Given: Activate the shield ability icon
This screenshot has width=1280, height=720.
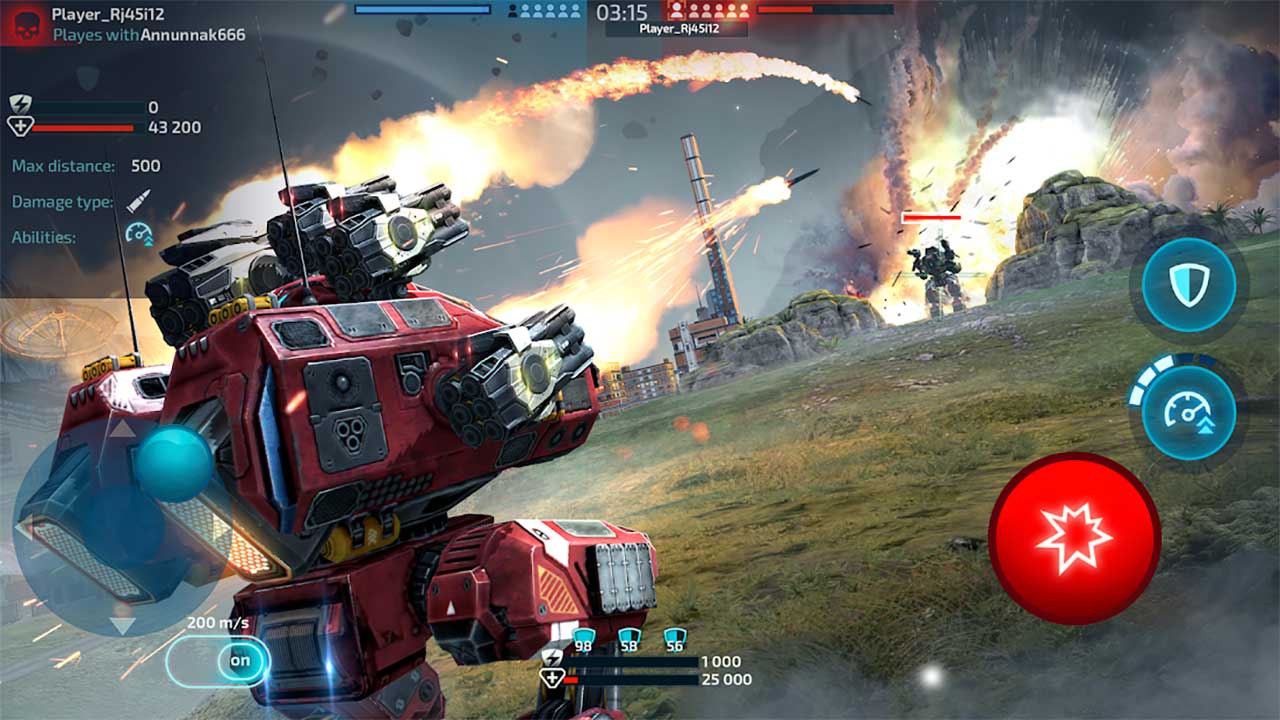Looking at the screenshot, I should click(1188, 285).
